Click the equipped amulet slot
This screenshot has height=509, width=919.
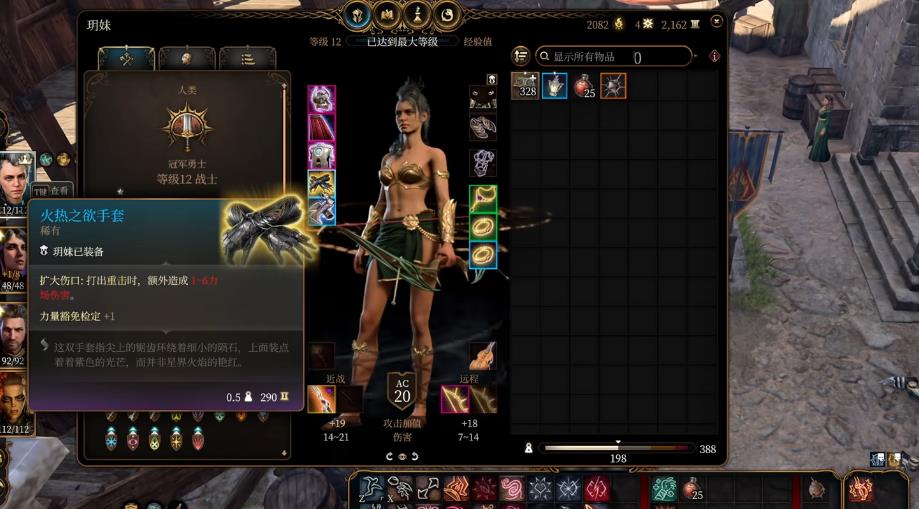483,198
